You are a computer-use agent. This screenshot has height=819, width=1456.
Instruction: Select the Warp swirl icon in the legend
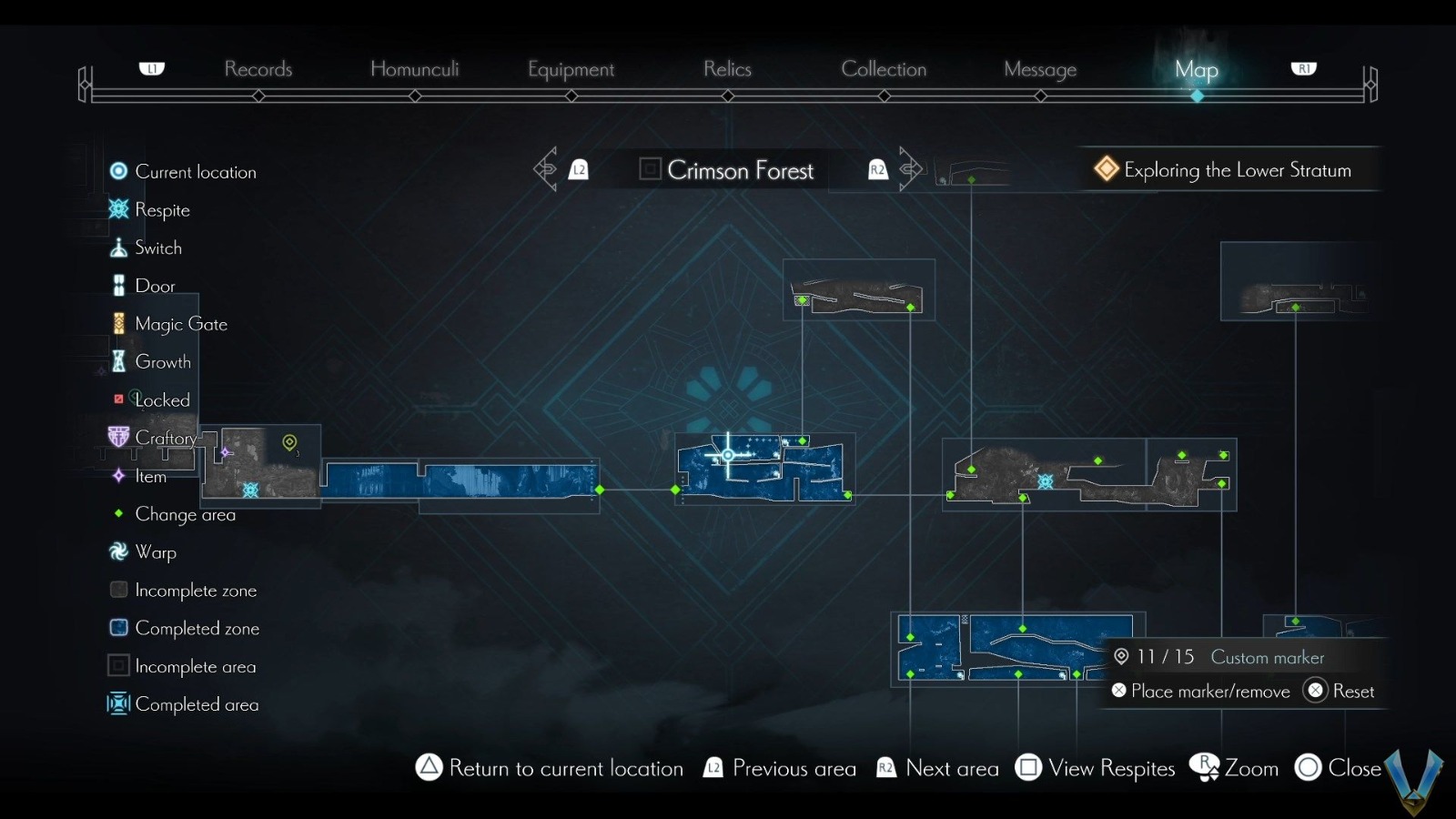118,551
